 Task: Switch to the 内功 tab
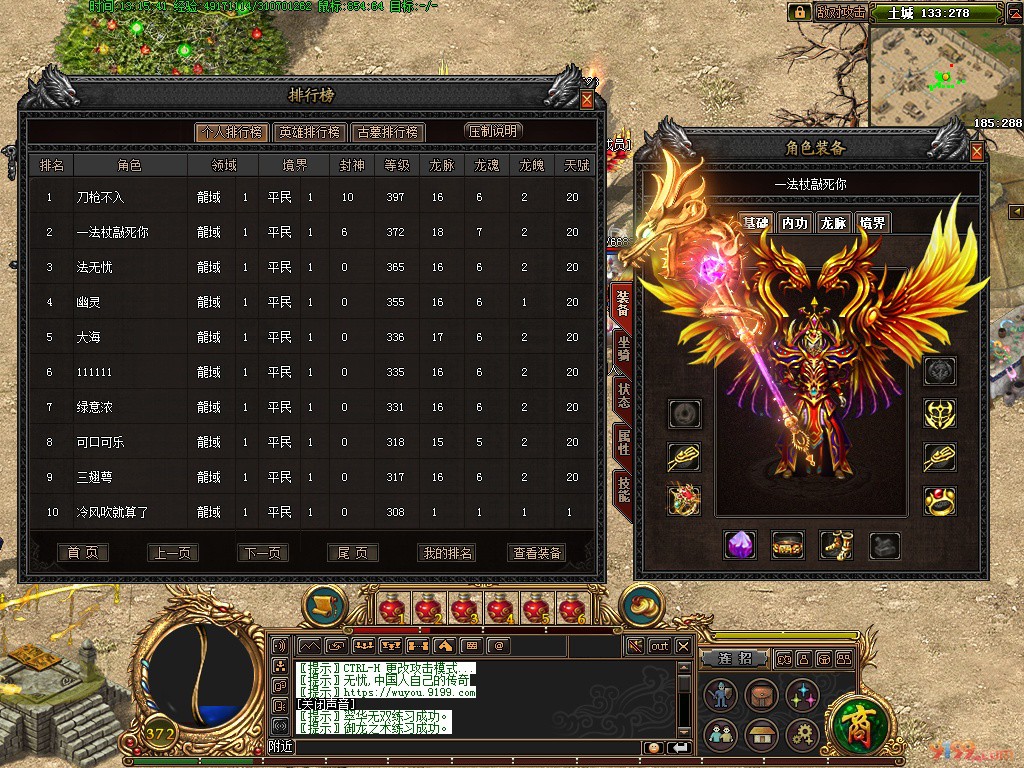(795, 223)
